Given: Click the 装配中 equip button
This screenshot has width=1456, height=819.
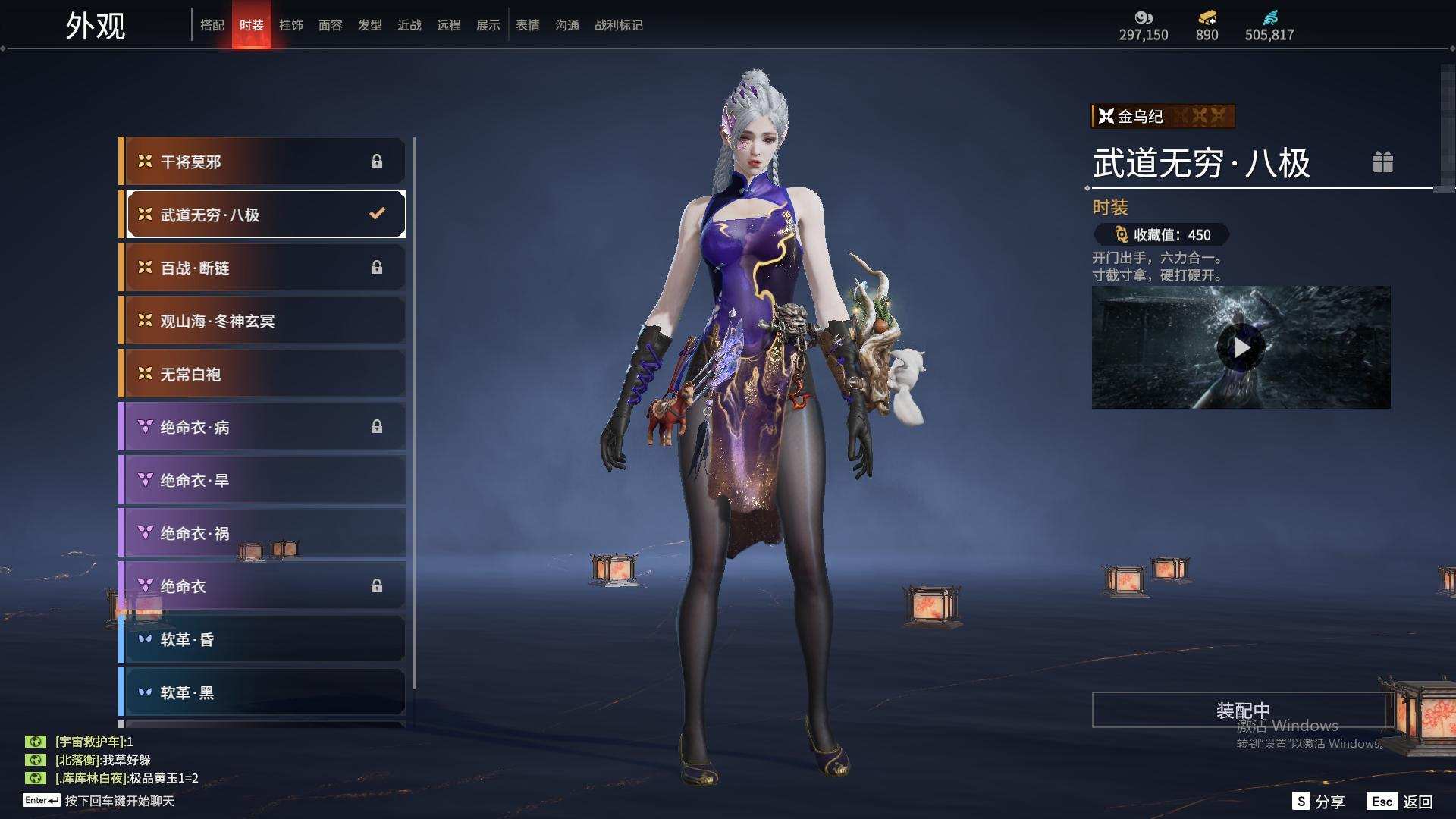Looking at the screenshot, I should tap(1242, 710).
